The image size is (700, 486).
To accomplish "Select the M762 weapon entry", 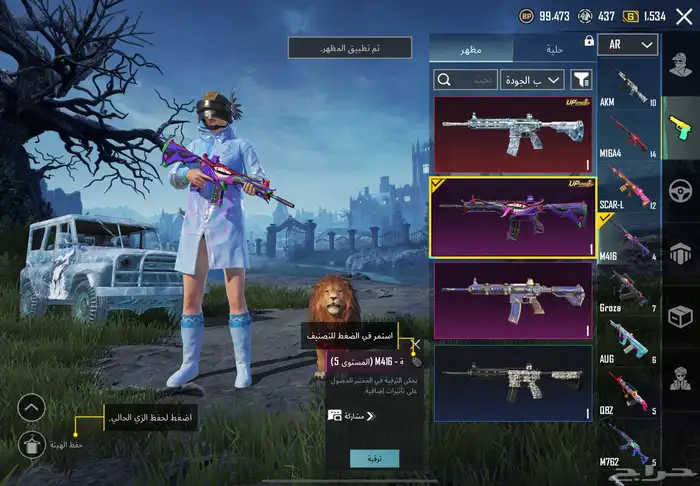I will click(x=627, y=445).
